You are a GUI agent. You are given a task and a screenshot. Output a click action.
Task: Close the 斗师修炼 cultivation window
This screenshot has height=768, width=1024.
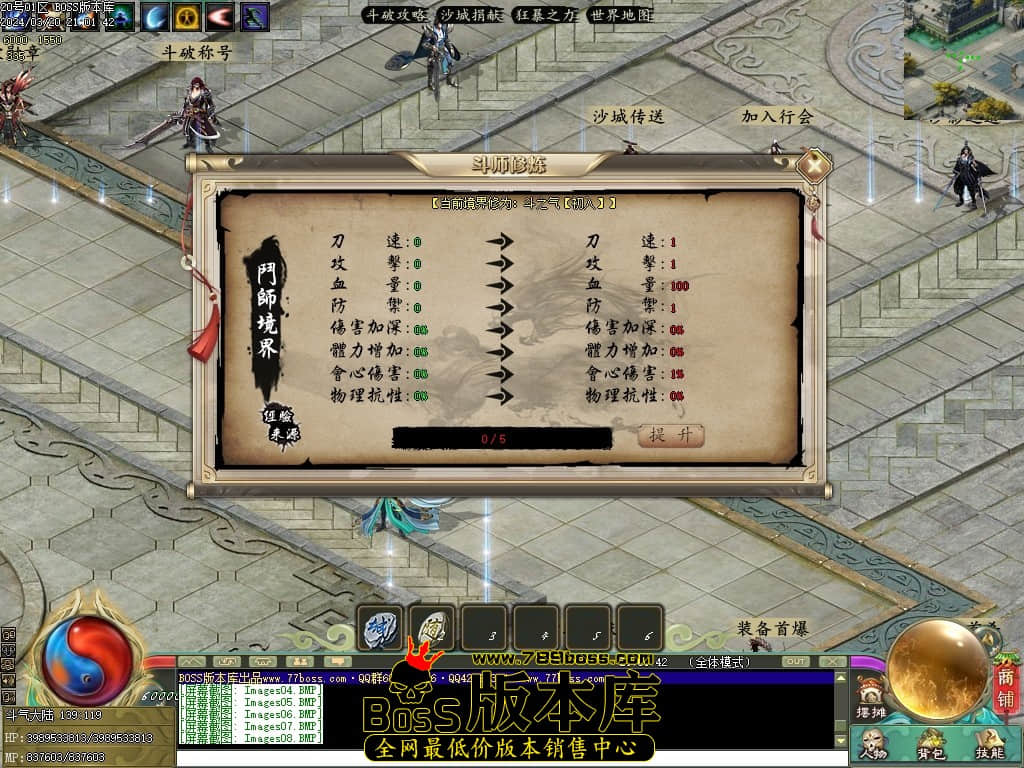[816, 165]
